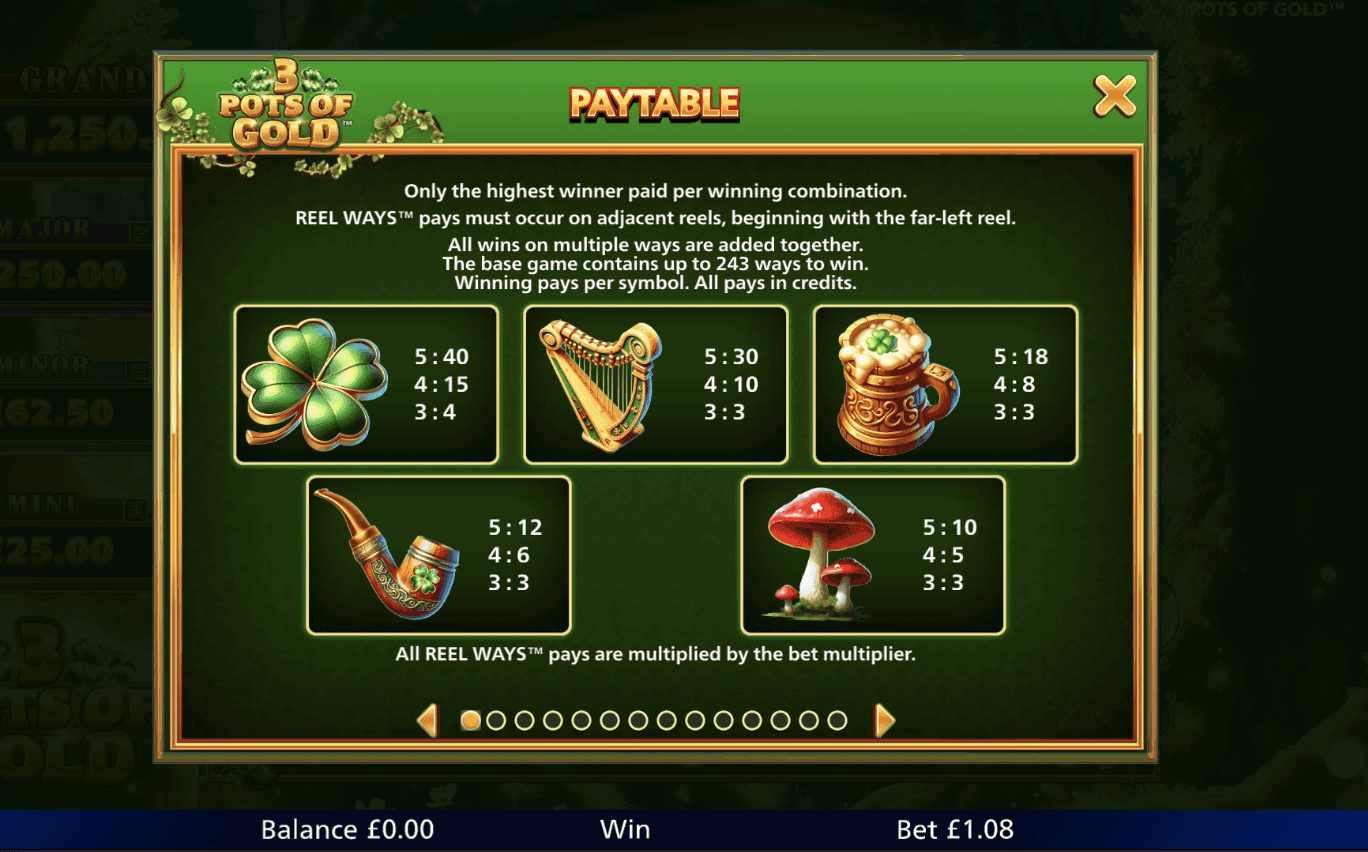Select the first pagination dot
This screenshot has height=852, width=1368.
pyautogui.click(x=470, y=720)
